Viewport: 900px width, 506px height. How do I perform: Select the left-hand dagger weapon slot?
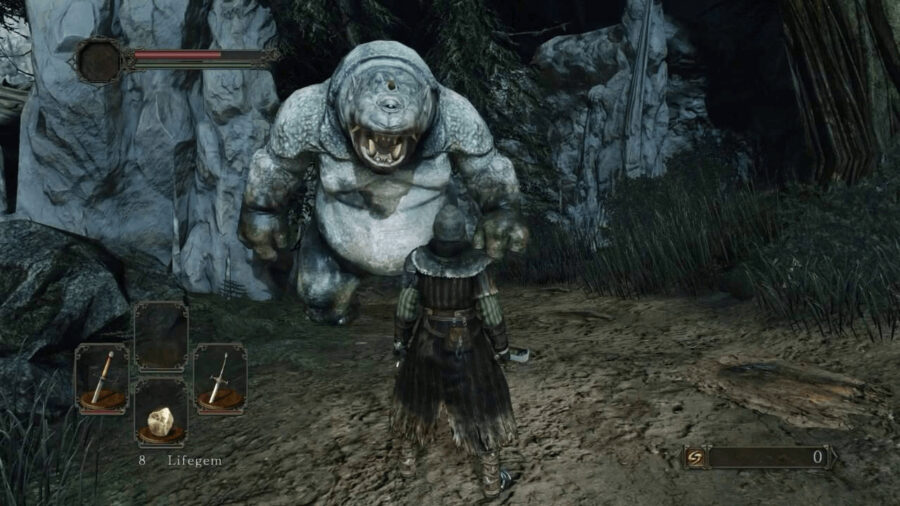point(102,379)
